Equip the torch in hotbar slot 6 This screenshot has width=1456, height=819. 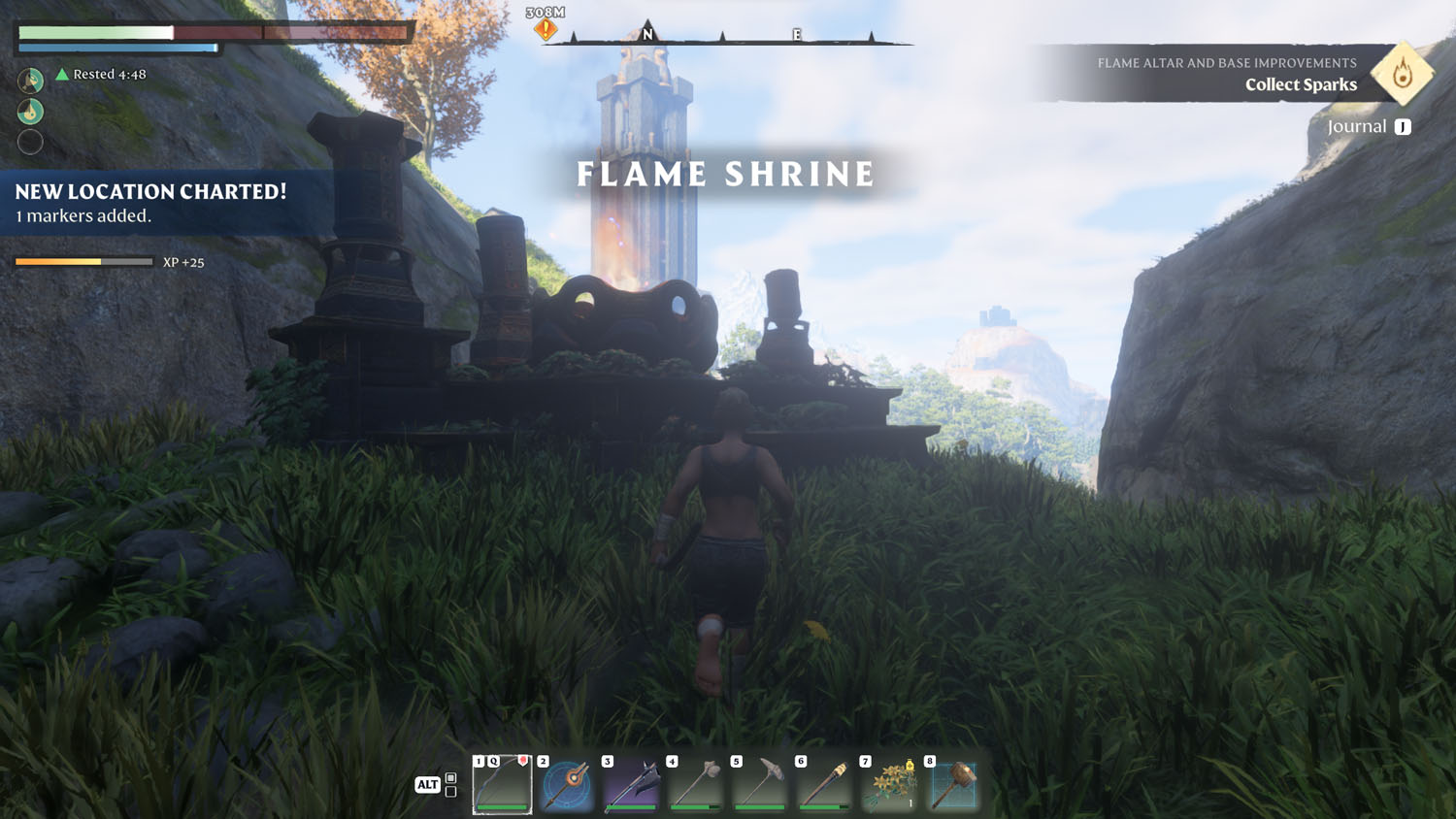824,784
